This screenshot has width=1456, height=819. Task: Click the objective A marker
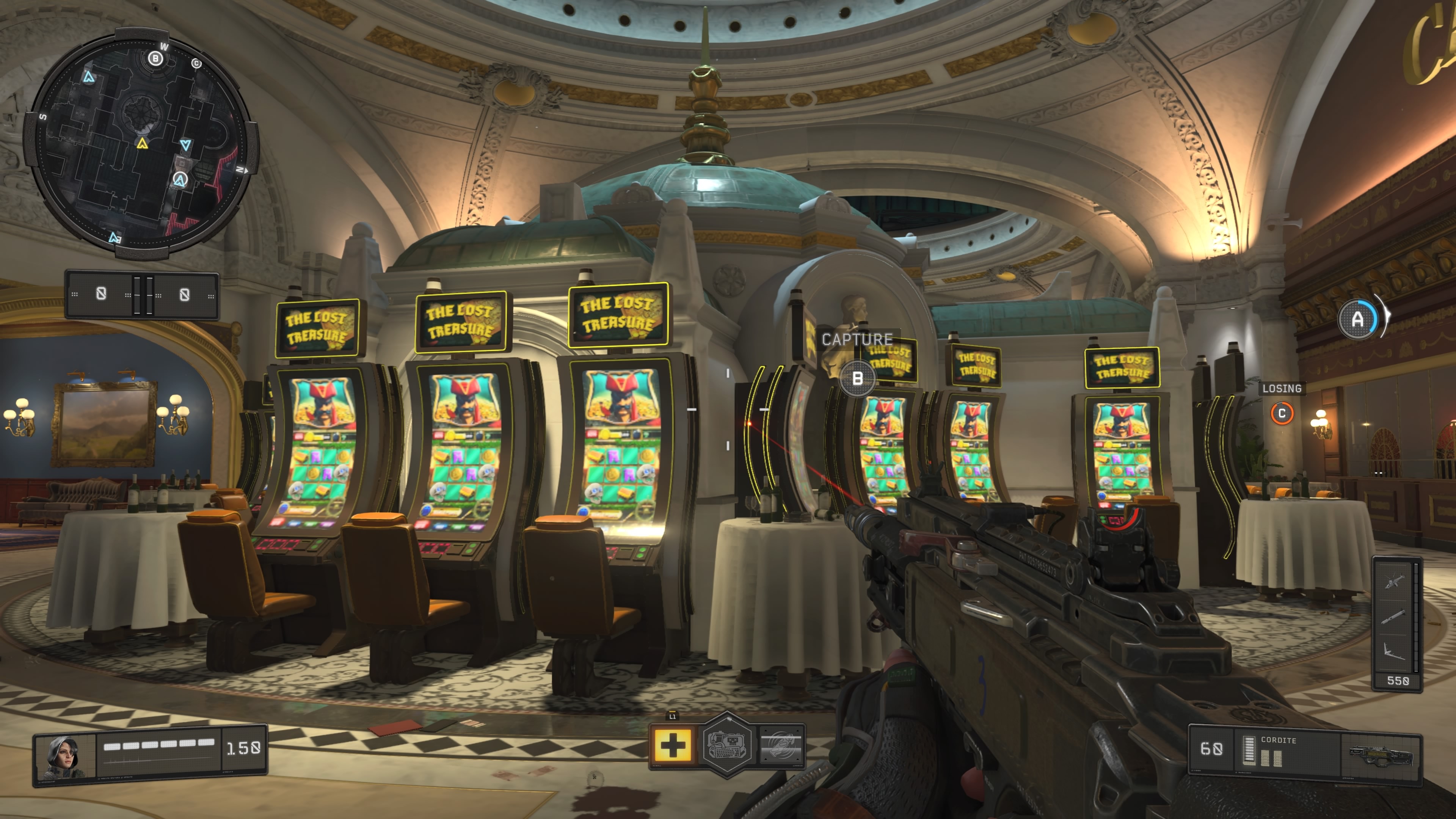click(1357, 320)
